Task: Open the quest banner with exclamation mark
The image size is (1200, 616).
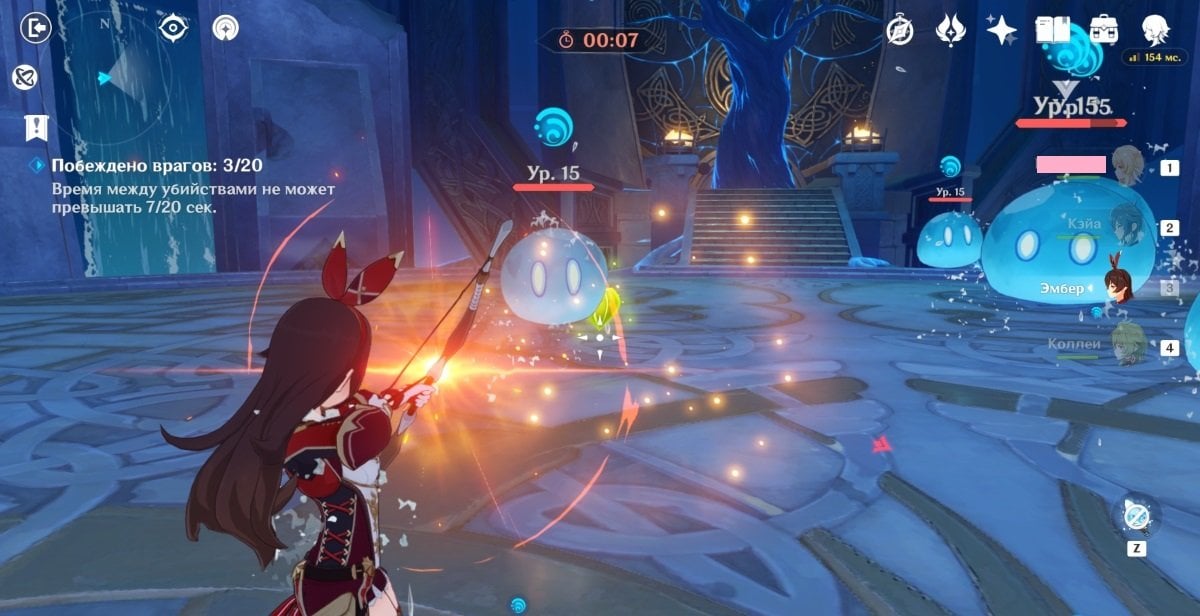Action: (x=36, y=127)
